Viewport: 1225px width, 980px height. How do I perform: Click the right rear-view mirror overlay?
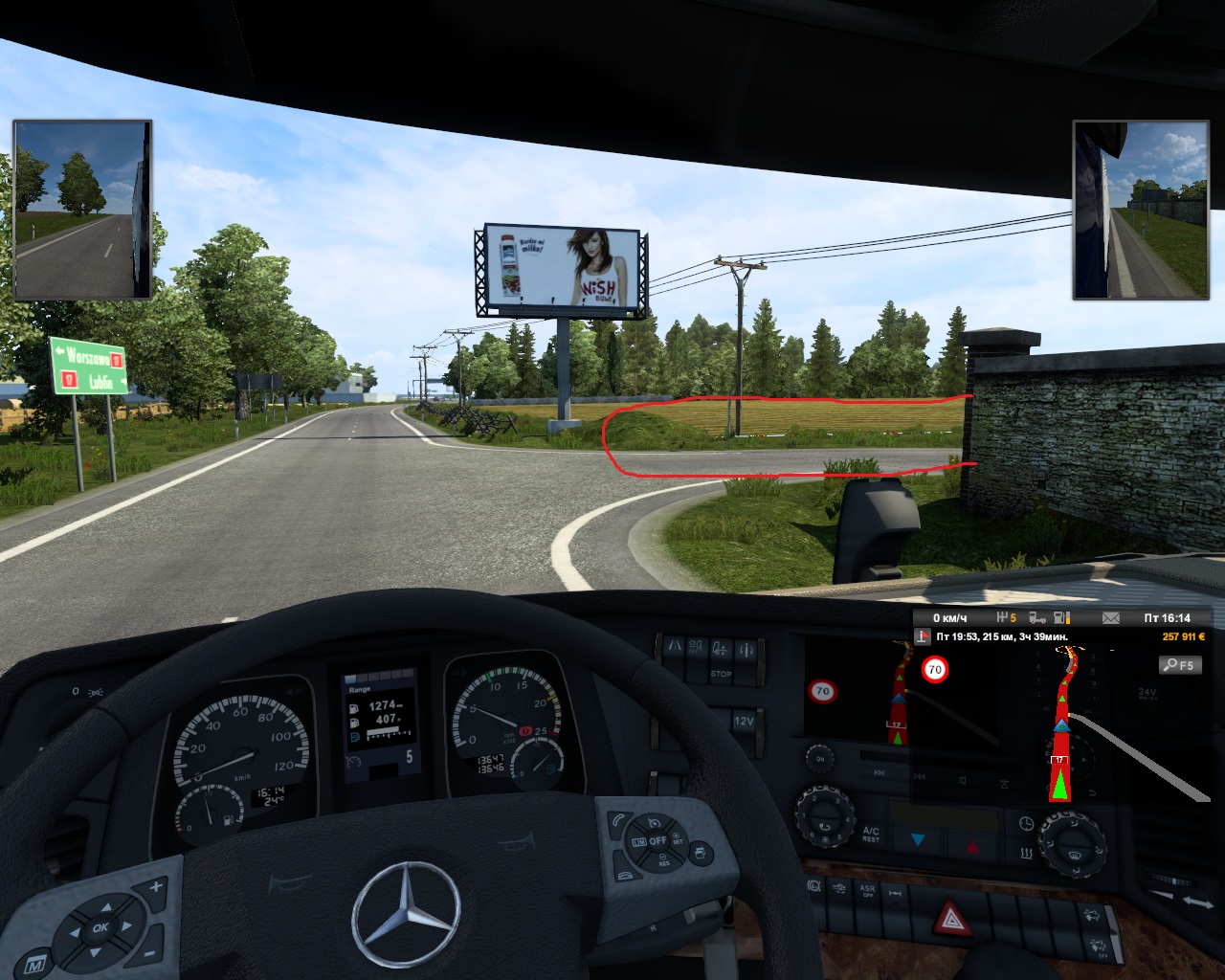[x=1141, y=209]
